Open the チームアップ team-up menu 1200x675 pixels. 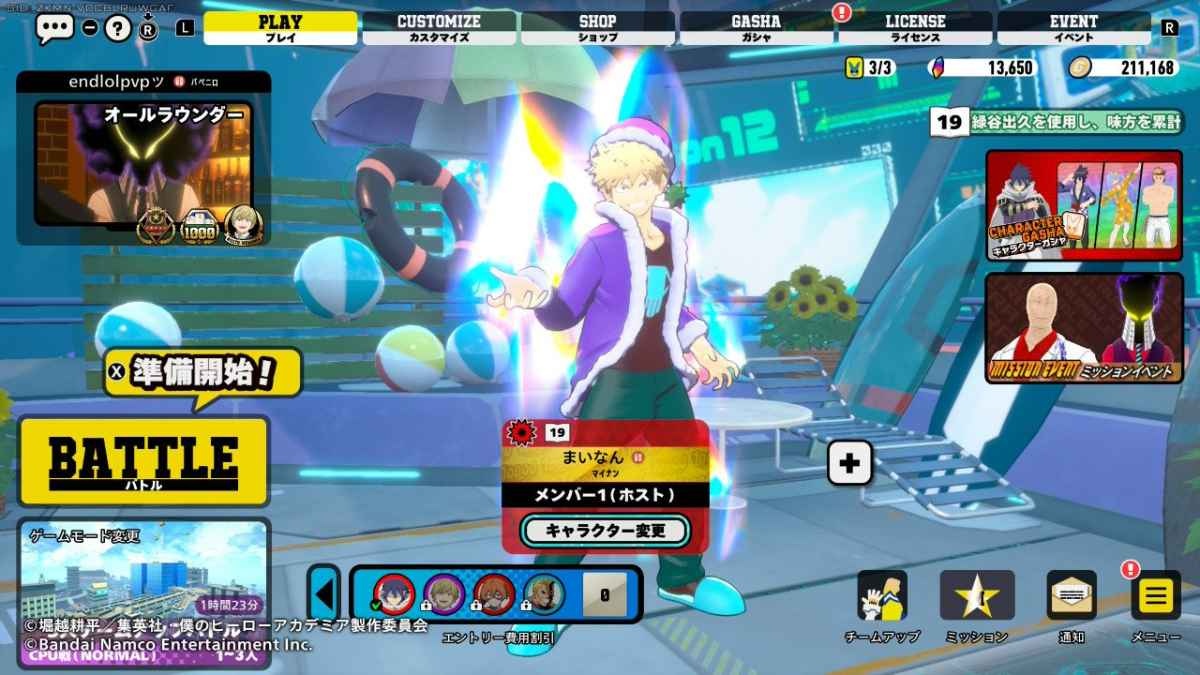pos(882,596)
